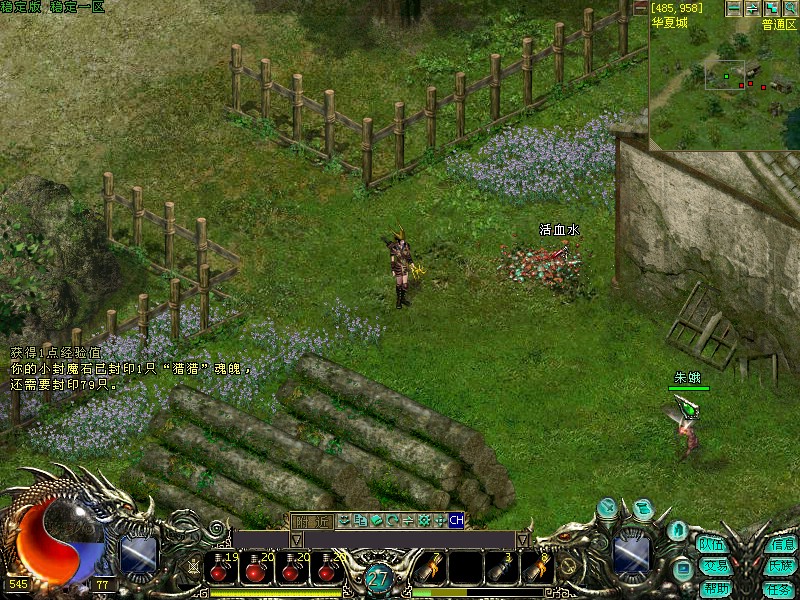Click the minimap double-arrow swap button

pyautogui.click(x=753, y=8)
